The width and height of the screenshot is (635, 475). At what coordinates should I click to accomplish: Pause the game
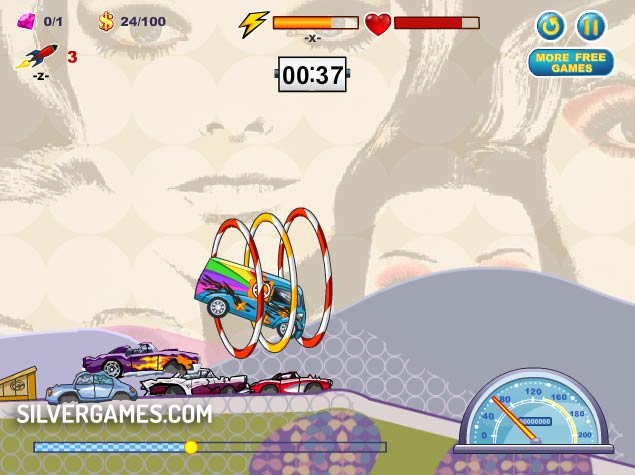click(591, 25)
